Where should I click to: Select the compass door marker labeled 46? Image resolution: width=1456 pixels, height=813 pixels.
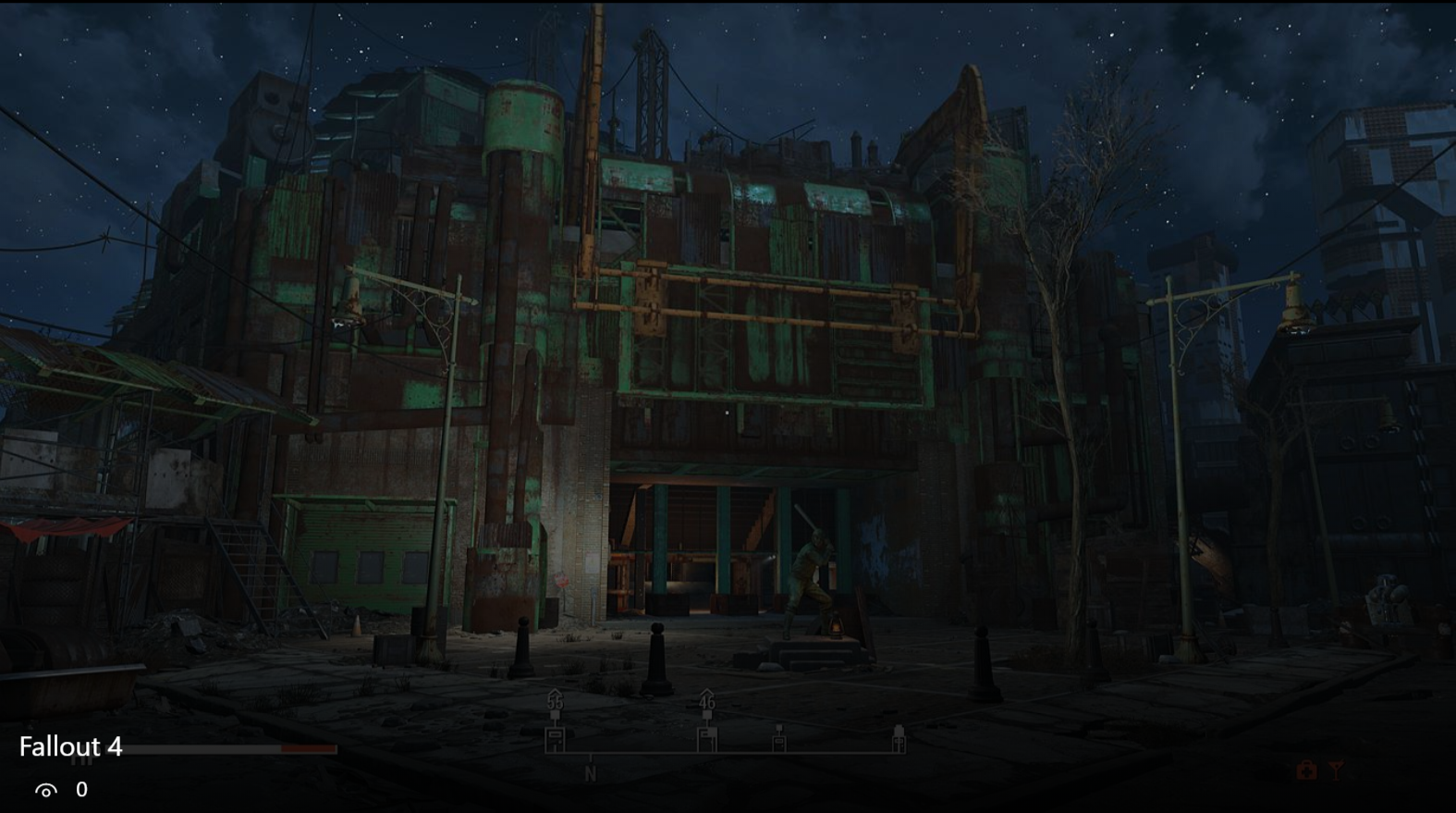tap(707, 738)
